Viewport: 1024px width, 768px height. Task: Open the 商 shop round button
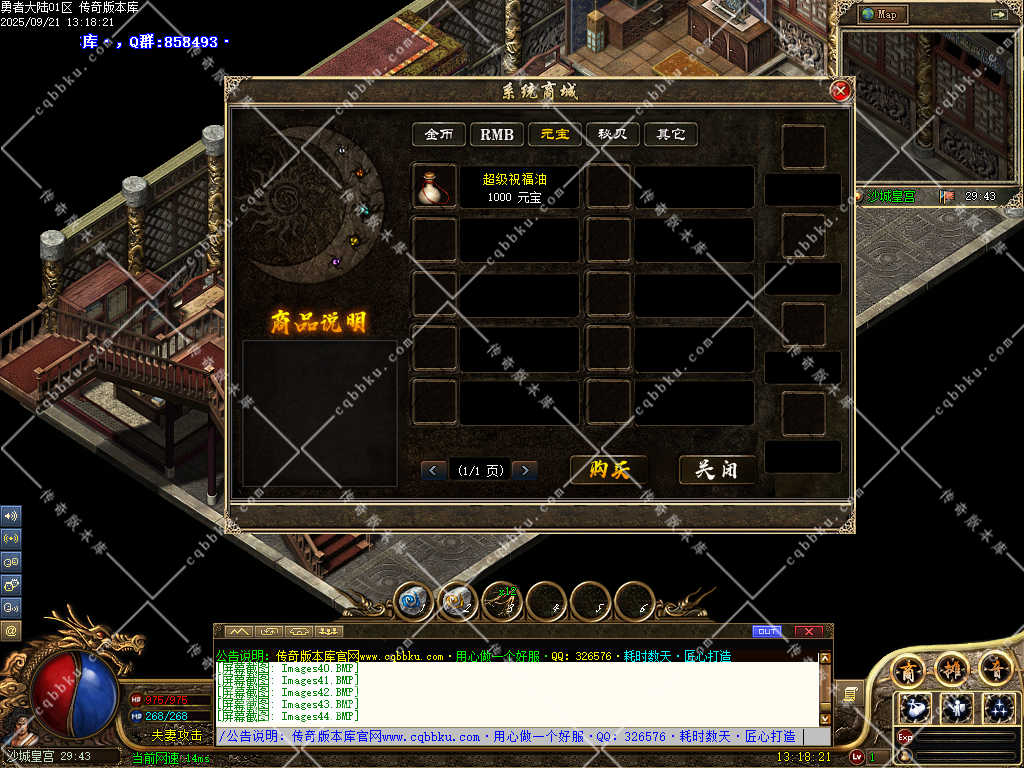click(x=908, y=668)
